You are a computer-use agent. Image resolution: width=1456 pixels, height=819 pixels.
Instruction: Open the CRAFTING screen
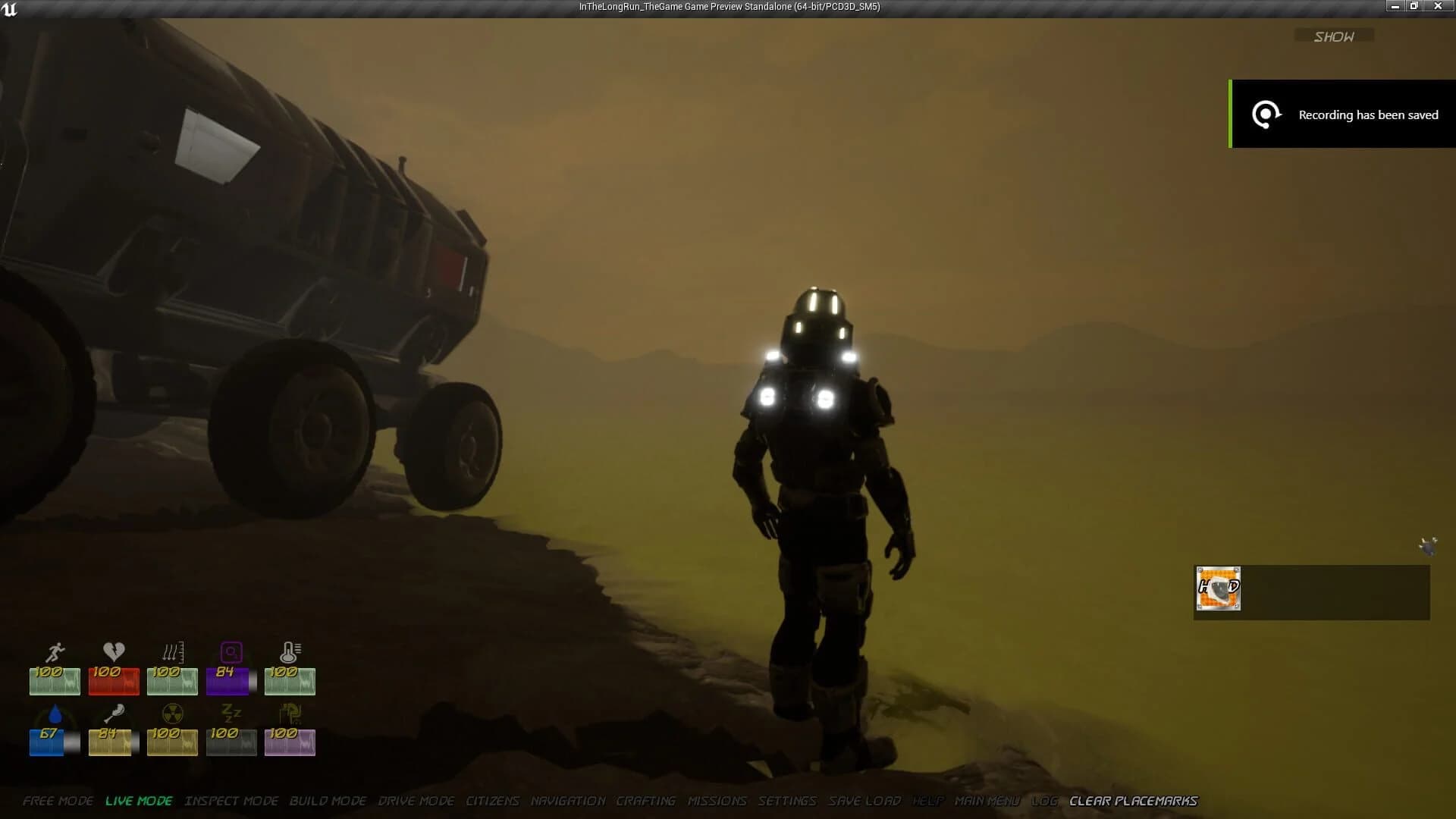(647, 801)
